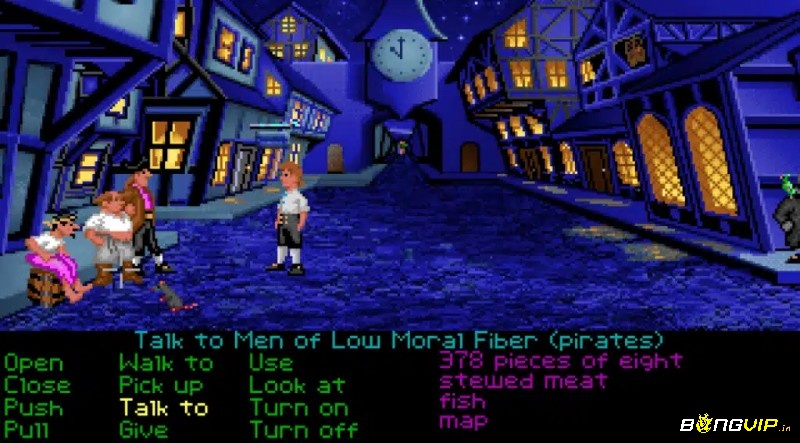Choose the Look at verb
The width and height of the screenshot is (800, 443).
(297, 386)
